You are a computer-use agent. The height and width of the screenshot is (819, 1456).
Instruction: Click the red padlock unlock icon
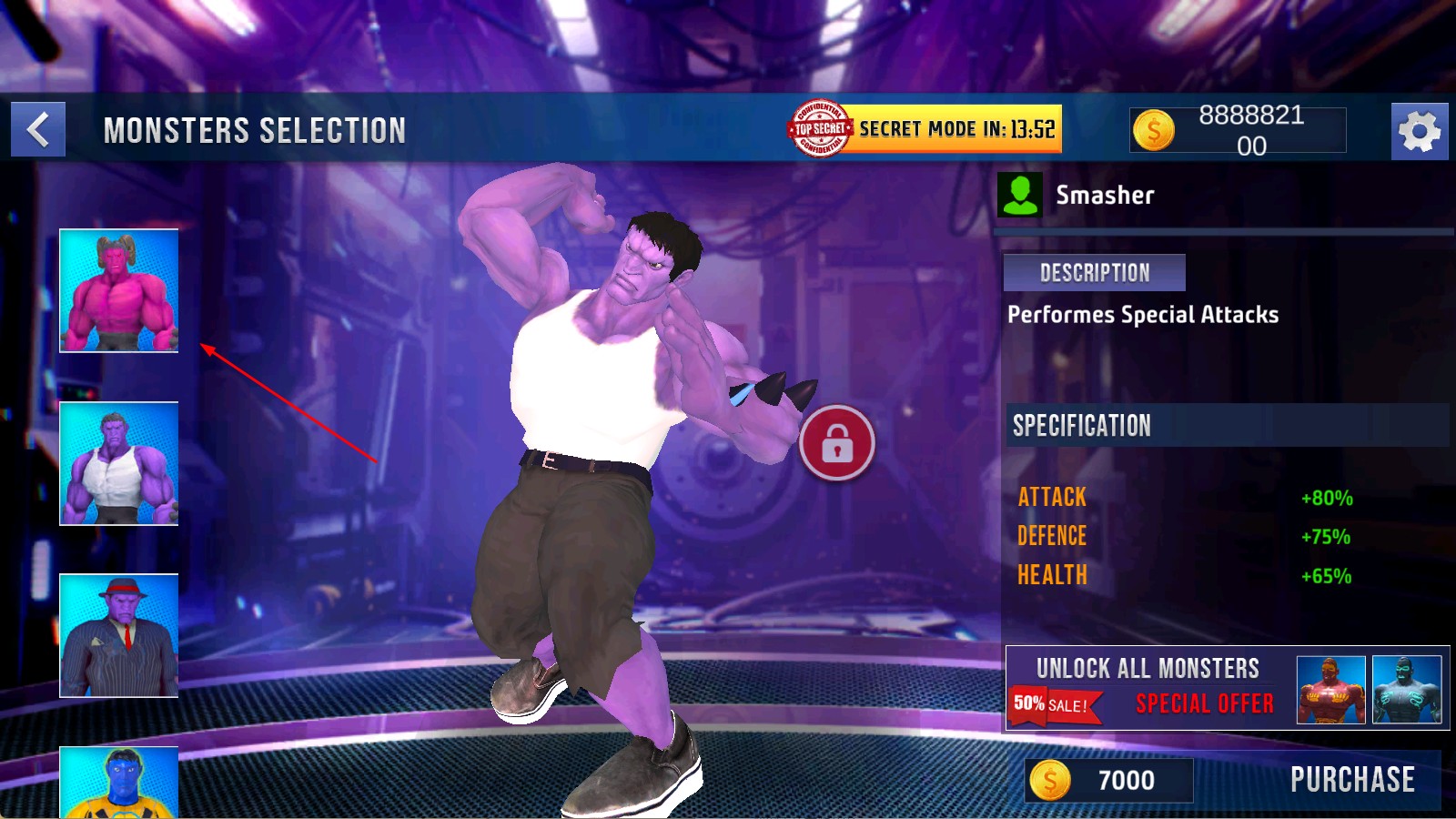pyautogui.click(x=836, y=443)
